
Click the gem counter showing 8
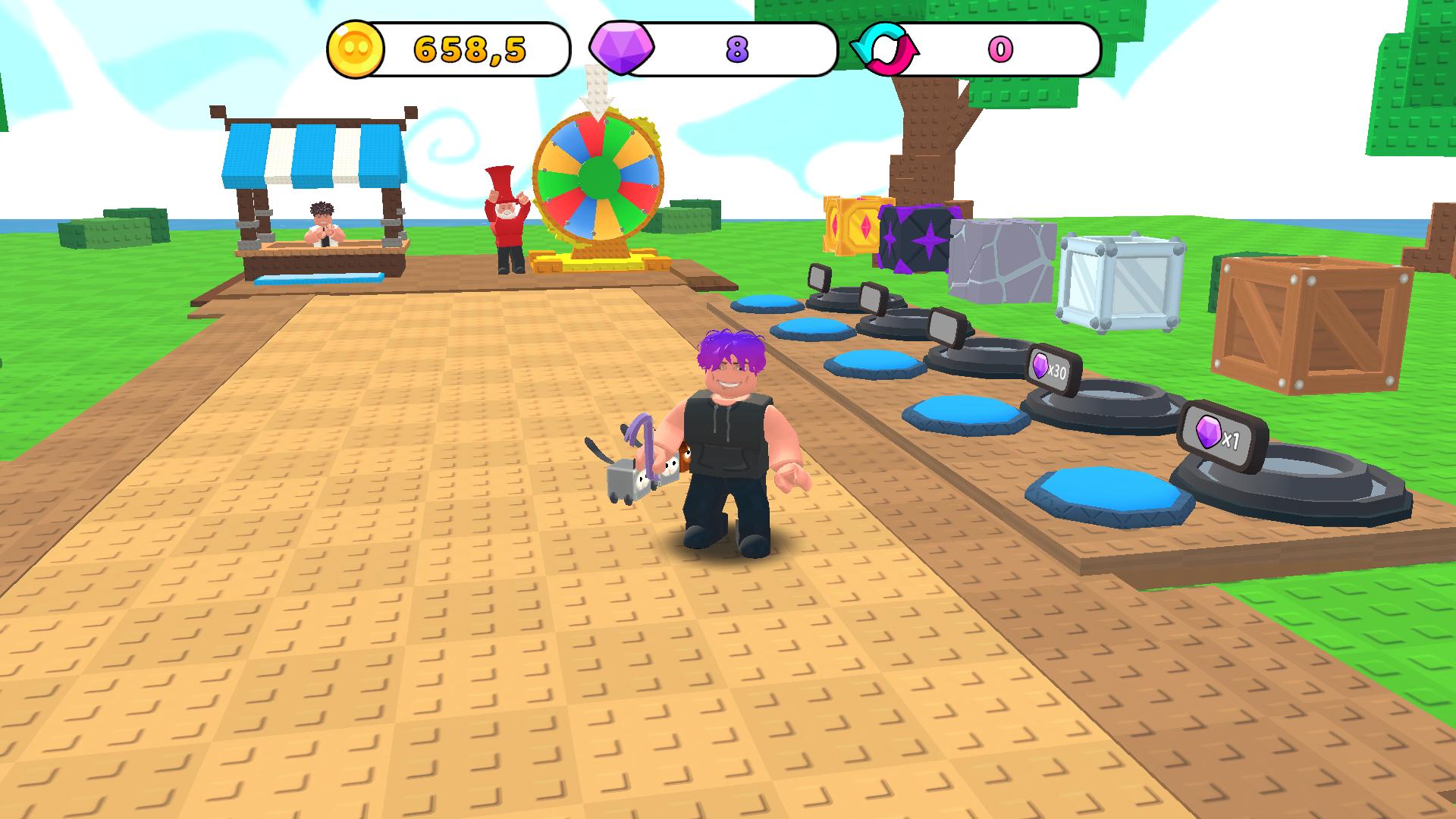pos(736,48)
